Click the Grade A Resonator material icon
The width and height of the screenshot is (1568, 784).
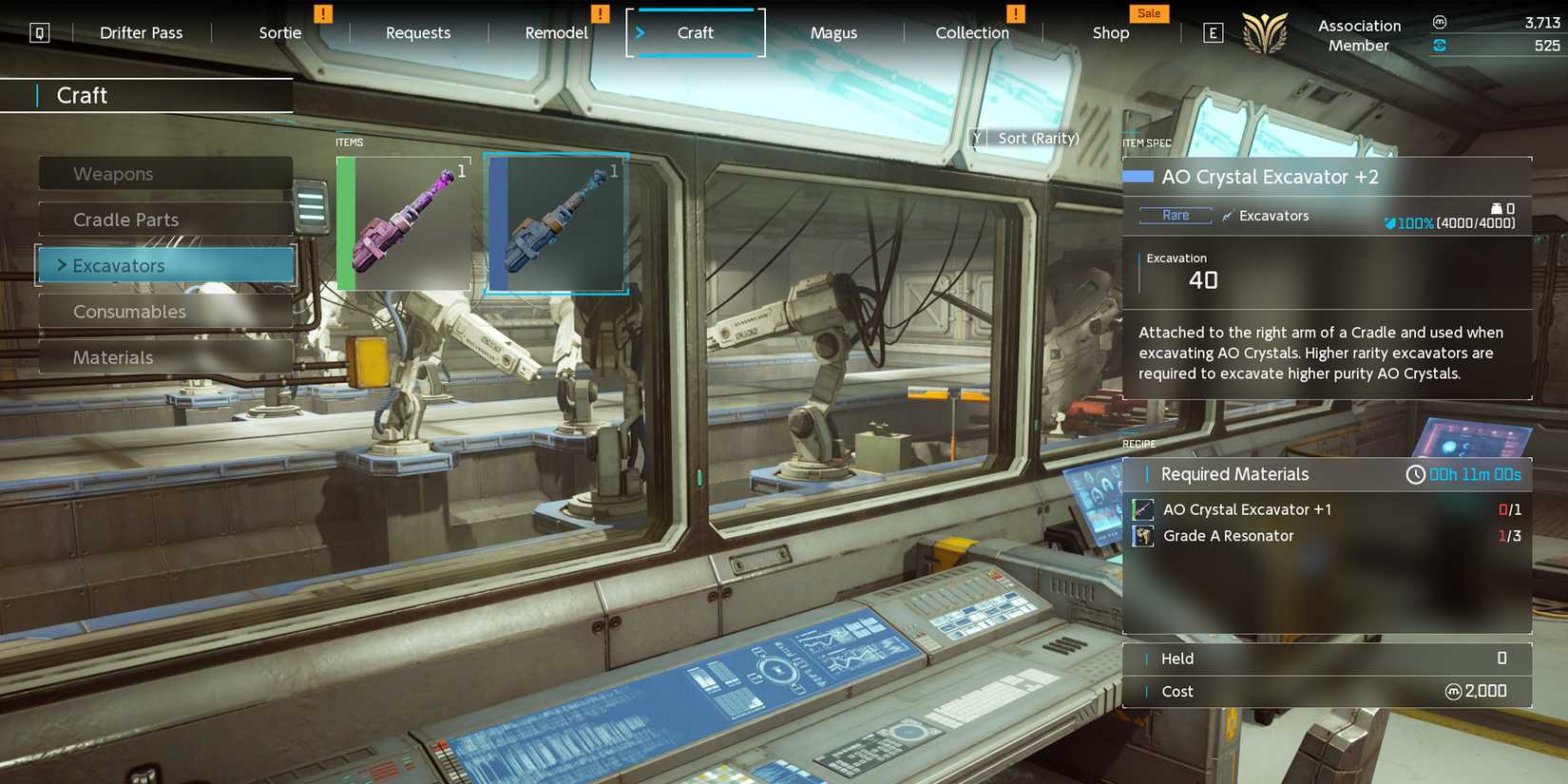[x=1143, y=535]
